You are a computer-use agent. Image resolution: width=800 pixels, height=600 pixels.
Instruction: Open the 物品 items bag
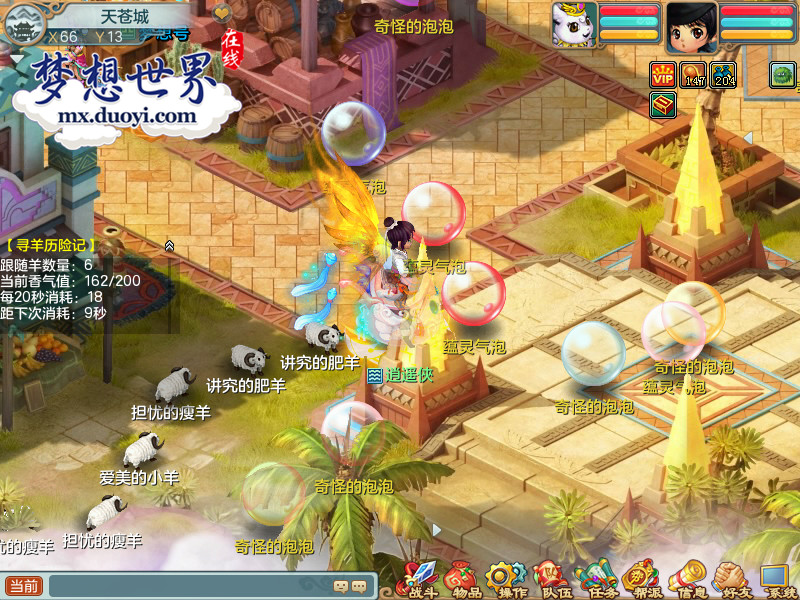pyautogui.click(x=462, y=579)
